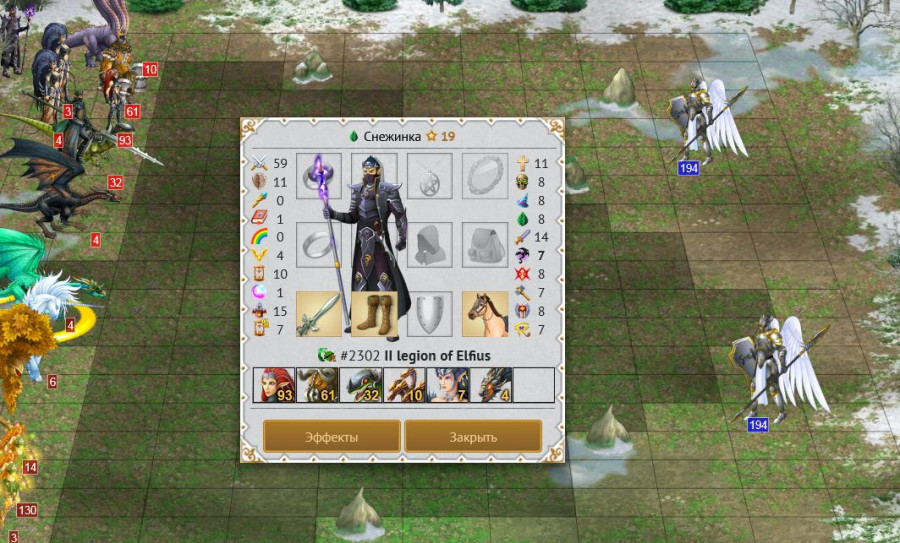This screenshot has width=900, height=543.
Task: Click the amulet necklace slot
Action: pos(430,176)
